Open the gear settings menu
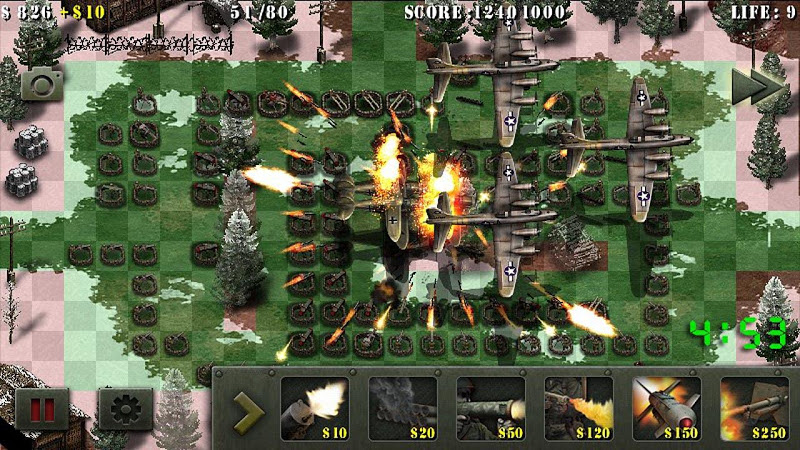This screenshot has height=450, width=800. click(125, 410)
